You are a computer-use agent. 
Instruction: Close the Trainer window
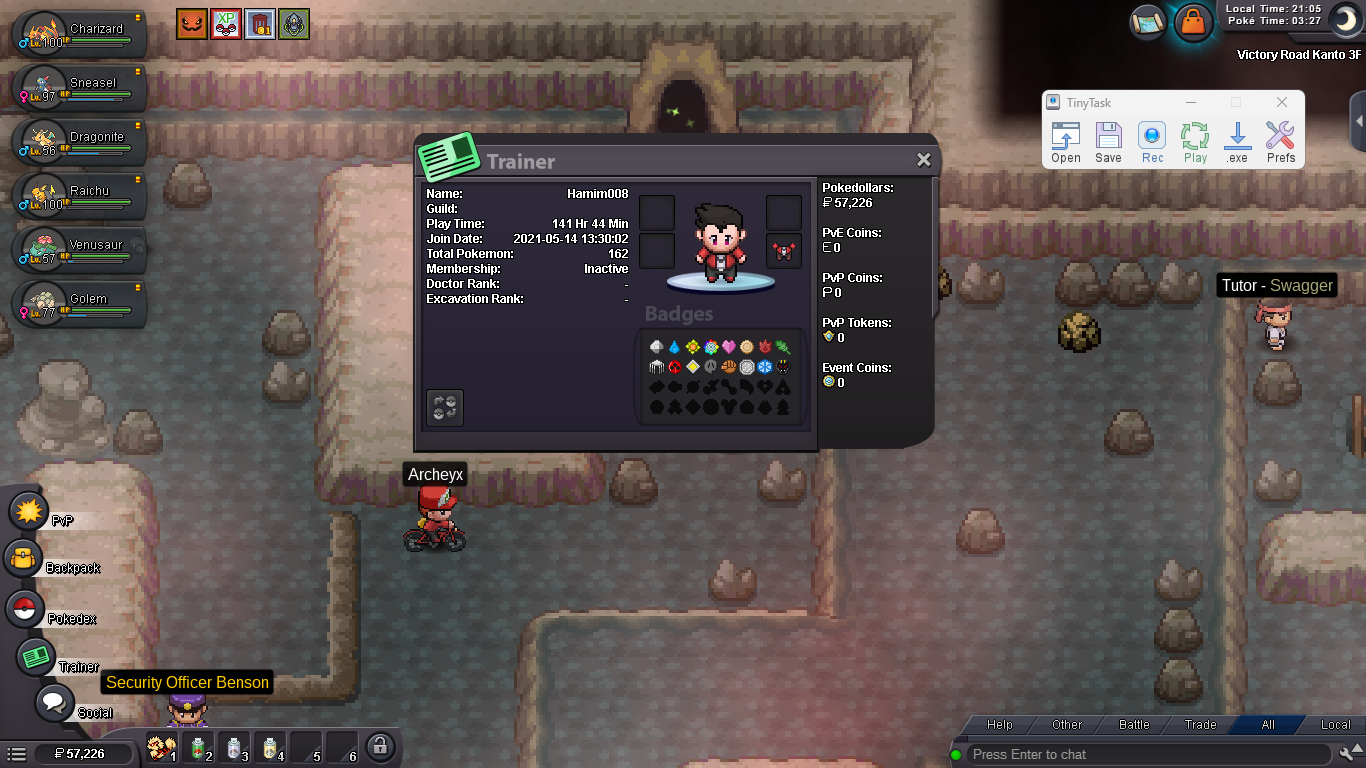point(923,160)
